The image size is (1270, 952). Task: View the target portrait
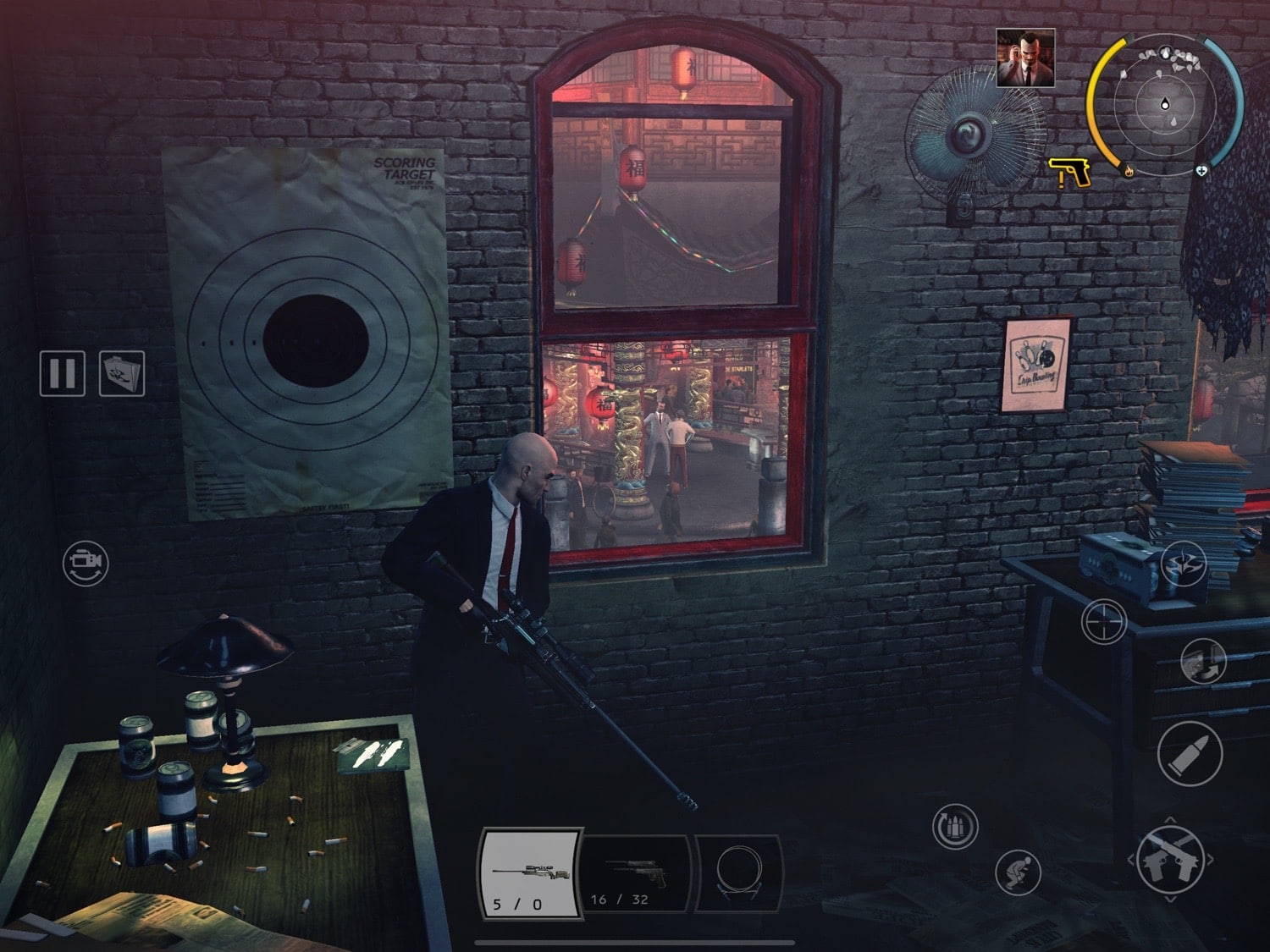(1025, 58)
